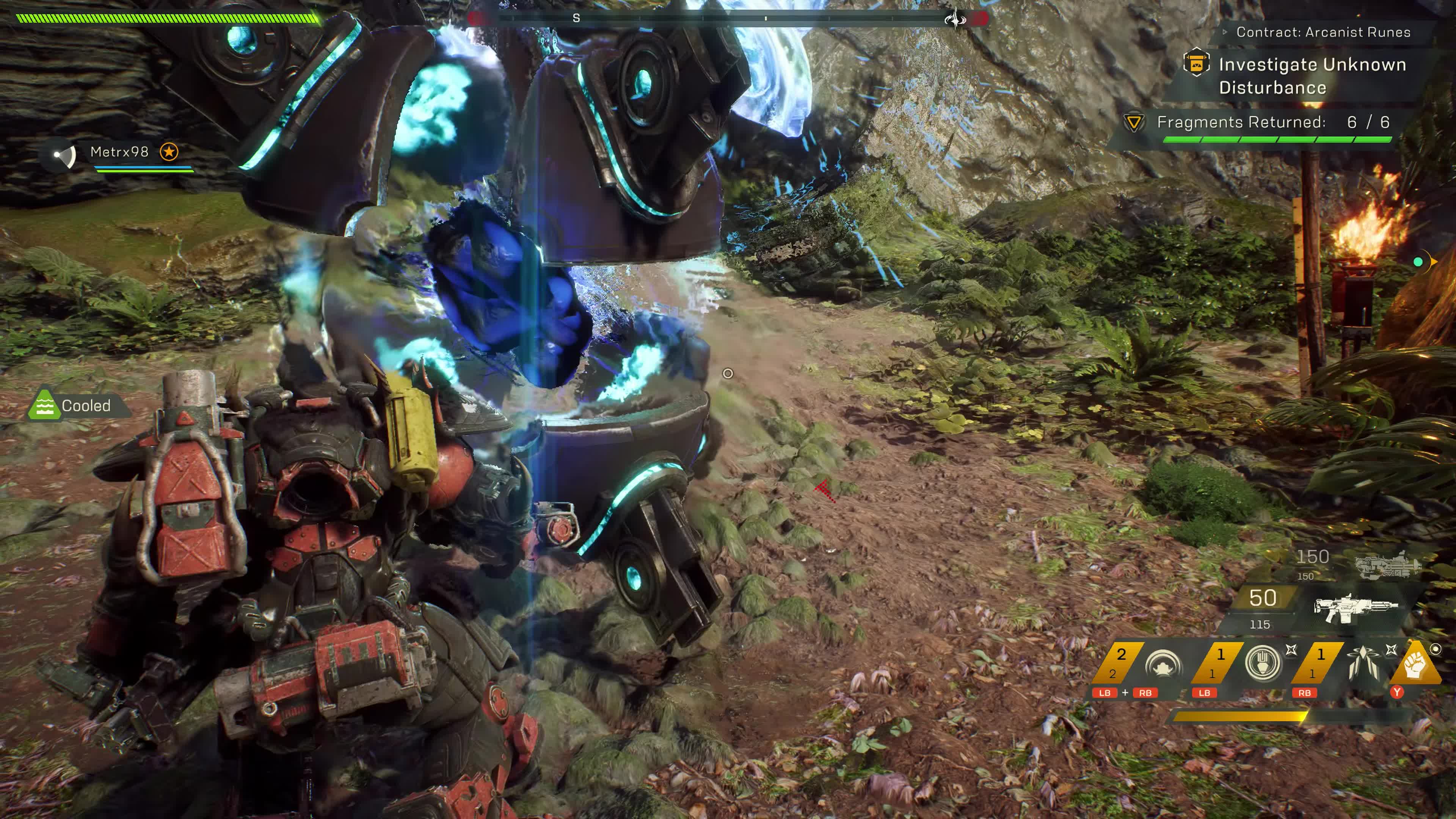Open the Investigate Unknown Disturbance objective
This screenshot has width=1456, height=819.
click(1311, 76)
